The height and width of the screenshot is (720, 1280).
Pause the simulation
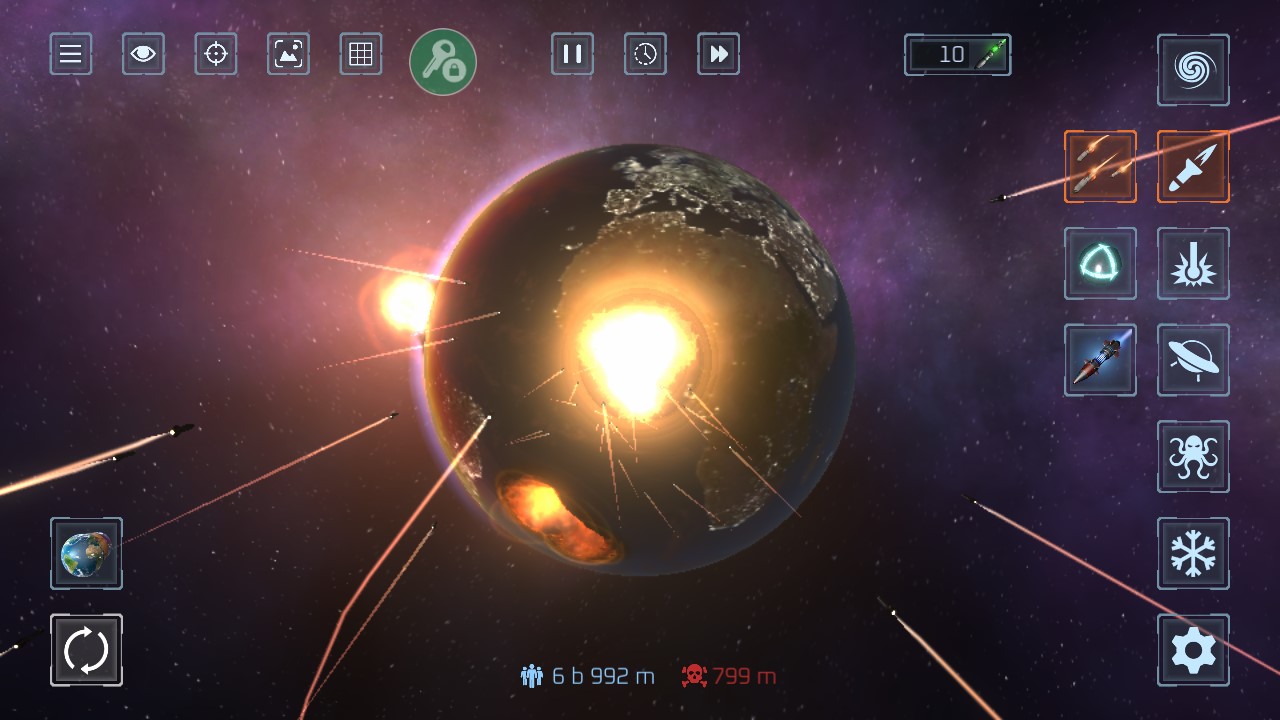coord(572,54)
